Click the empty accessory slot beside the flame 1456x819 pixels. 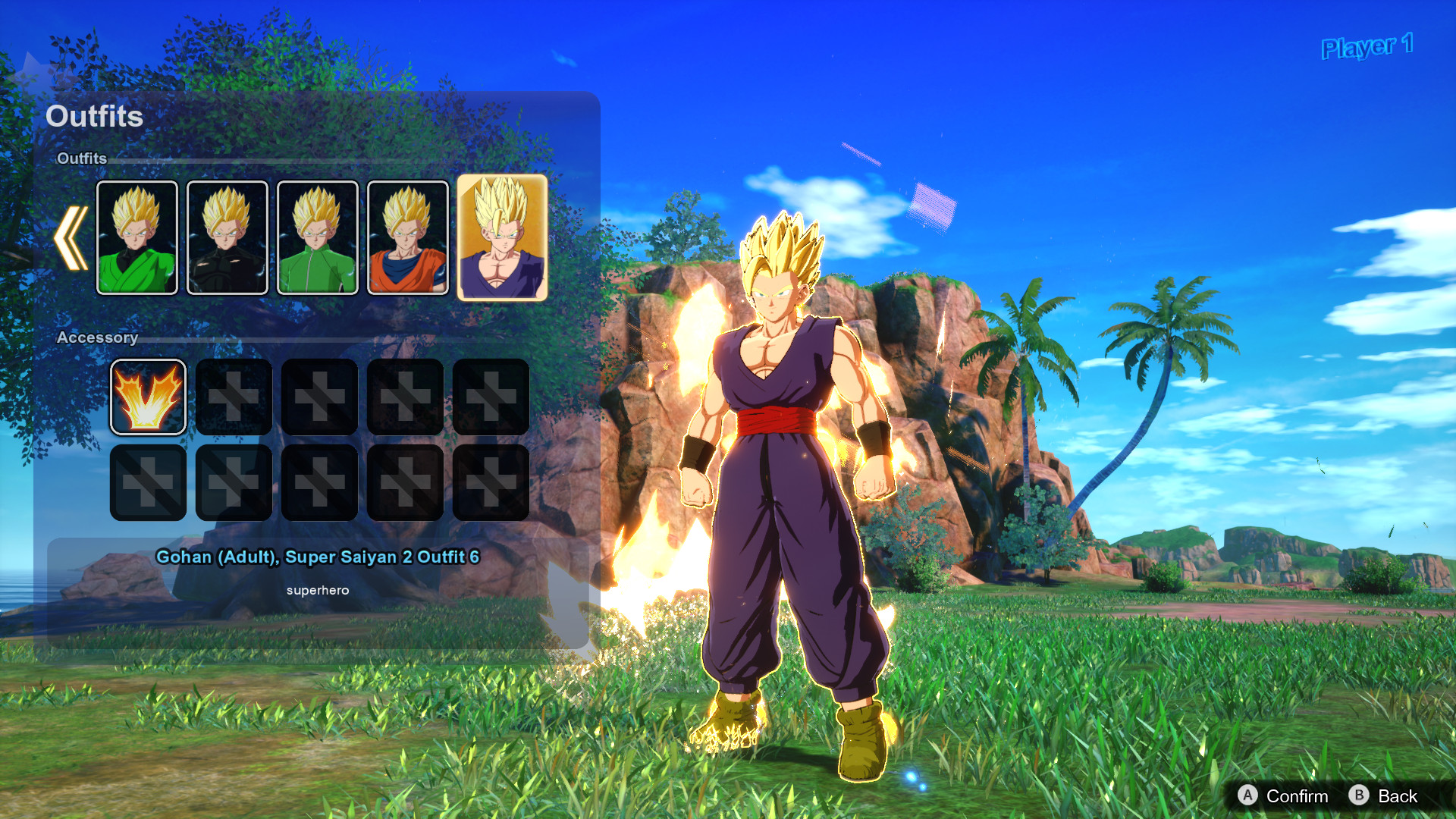click(x=233, y=398)
